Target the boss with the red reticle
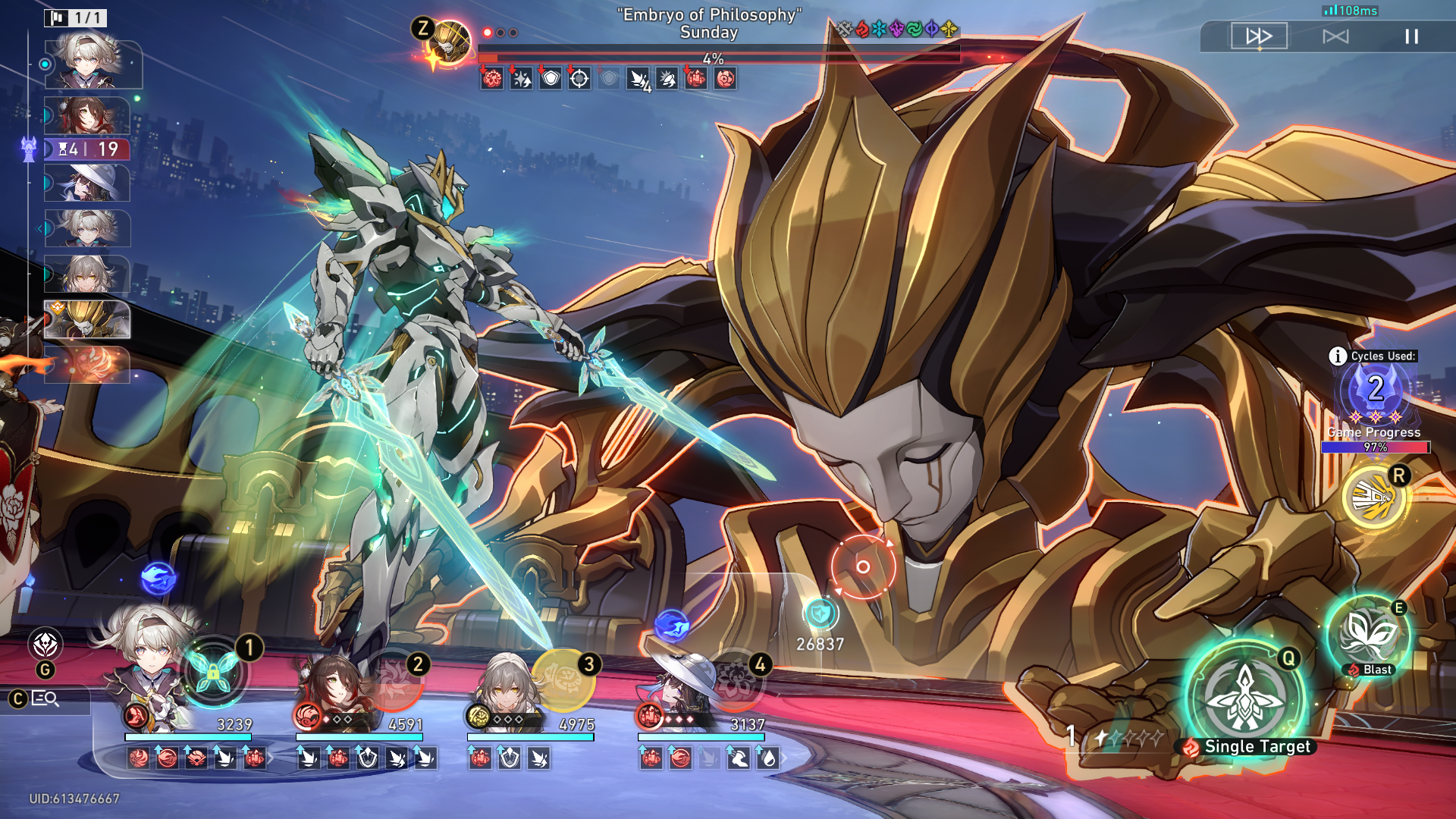Screen dimensions: 1456x819 [x=863, y=566]
